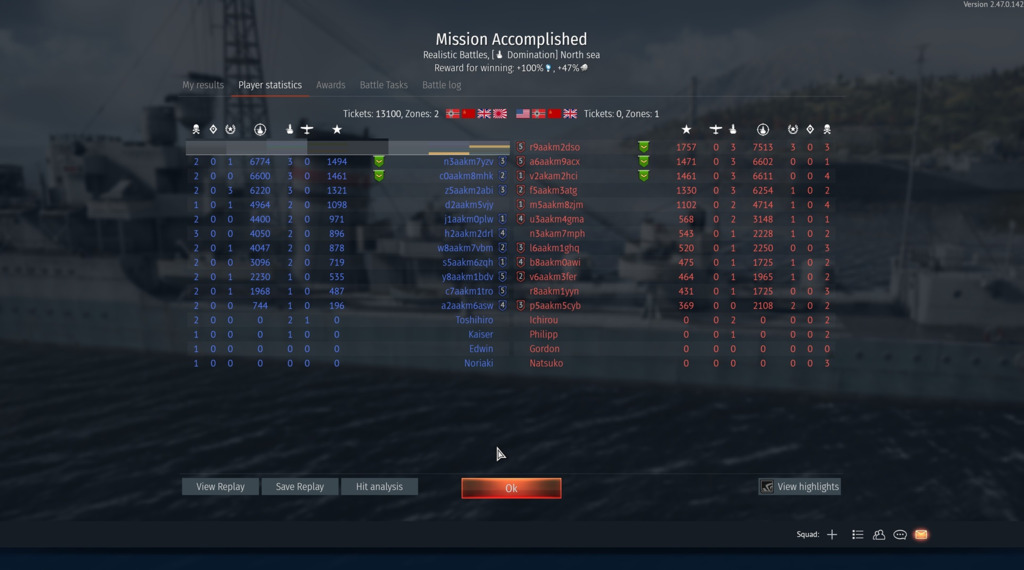The height and width of the screenshot is (570, 1024).
Task: Save the battle replay
Action: [300, 487]
